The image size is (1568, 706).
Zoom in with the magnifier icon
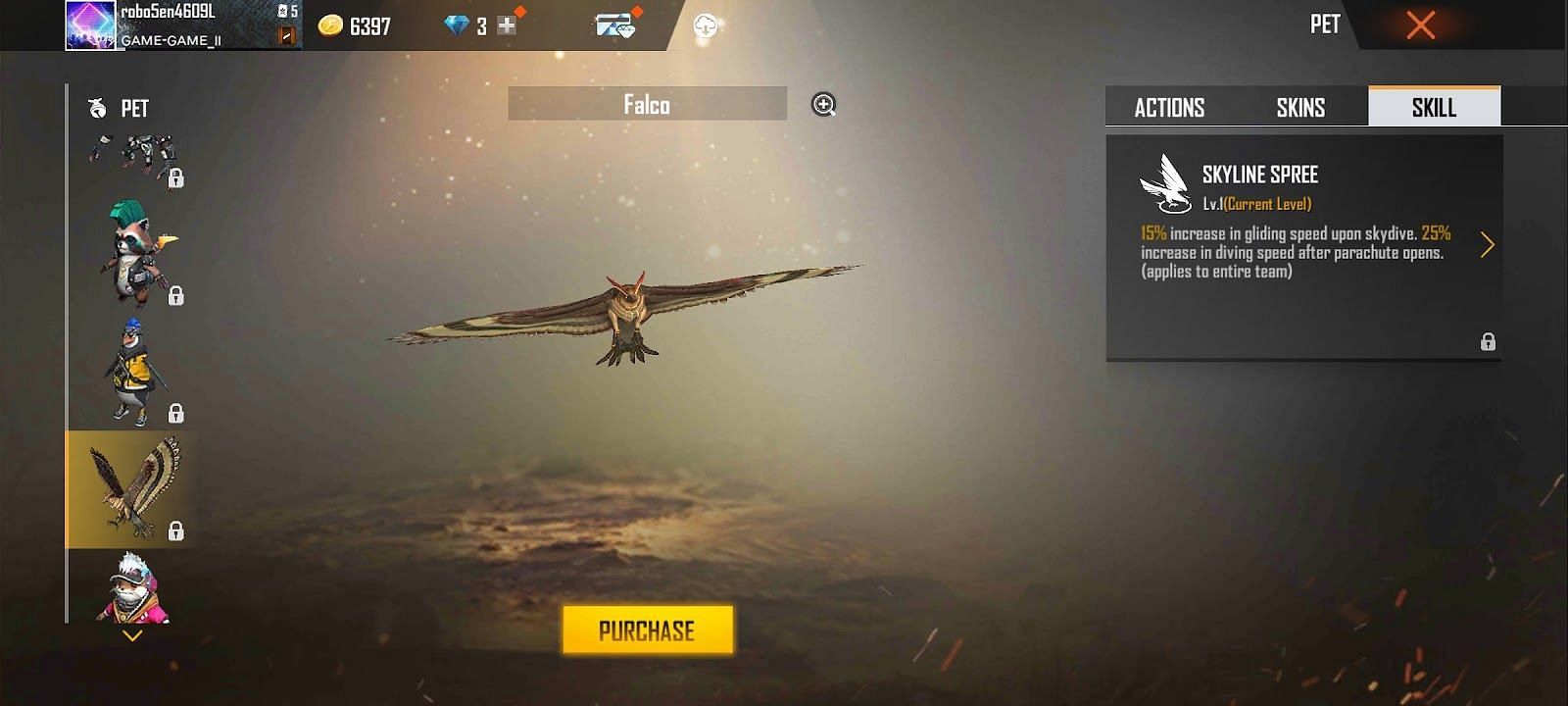tap(823, 104)
